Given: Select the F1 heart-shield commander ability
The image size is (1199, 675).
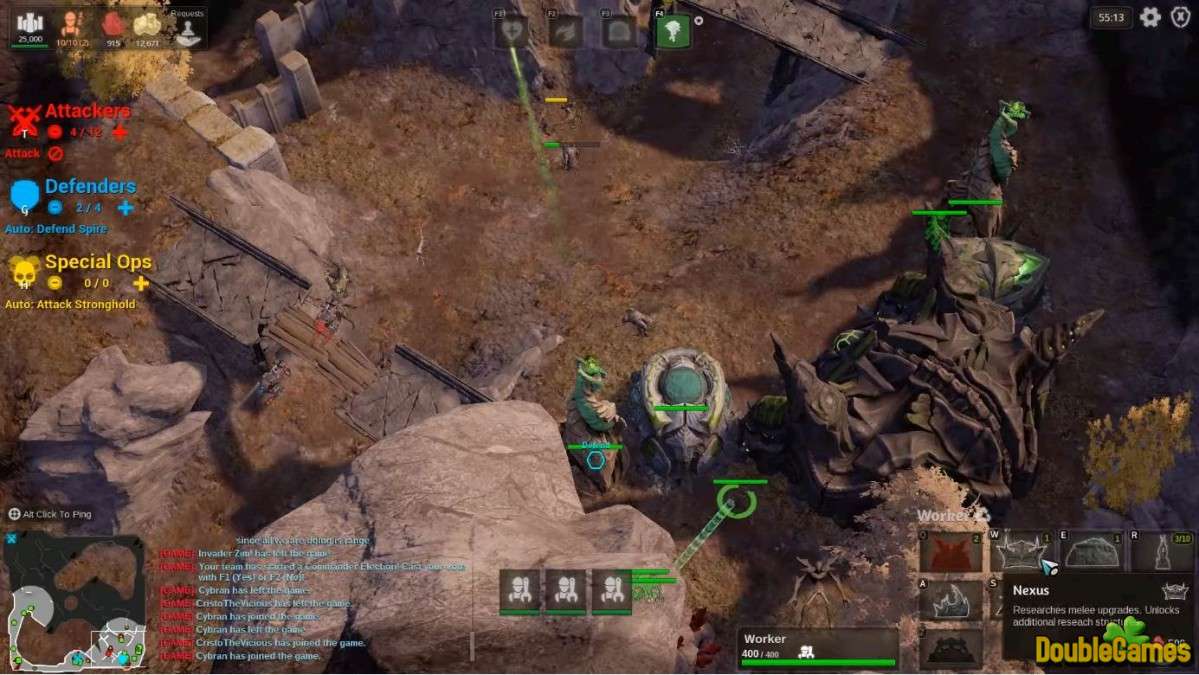Looking at the screenshot, I should [512, 31].
